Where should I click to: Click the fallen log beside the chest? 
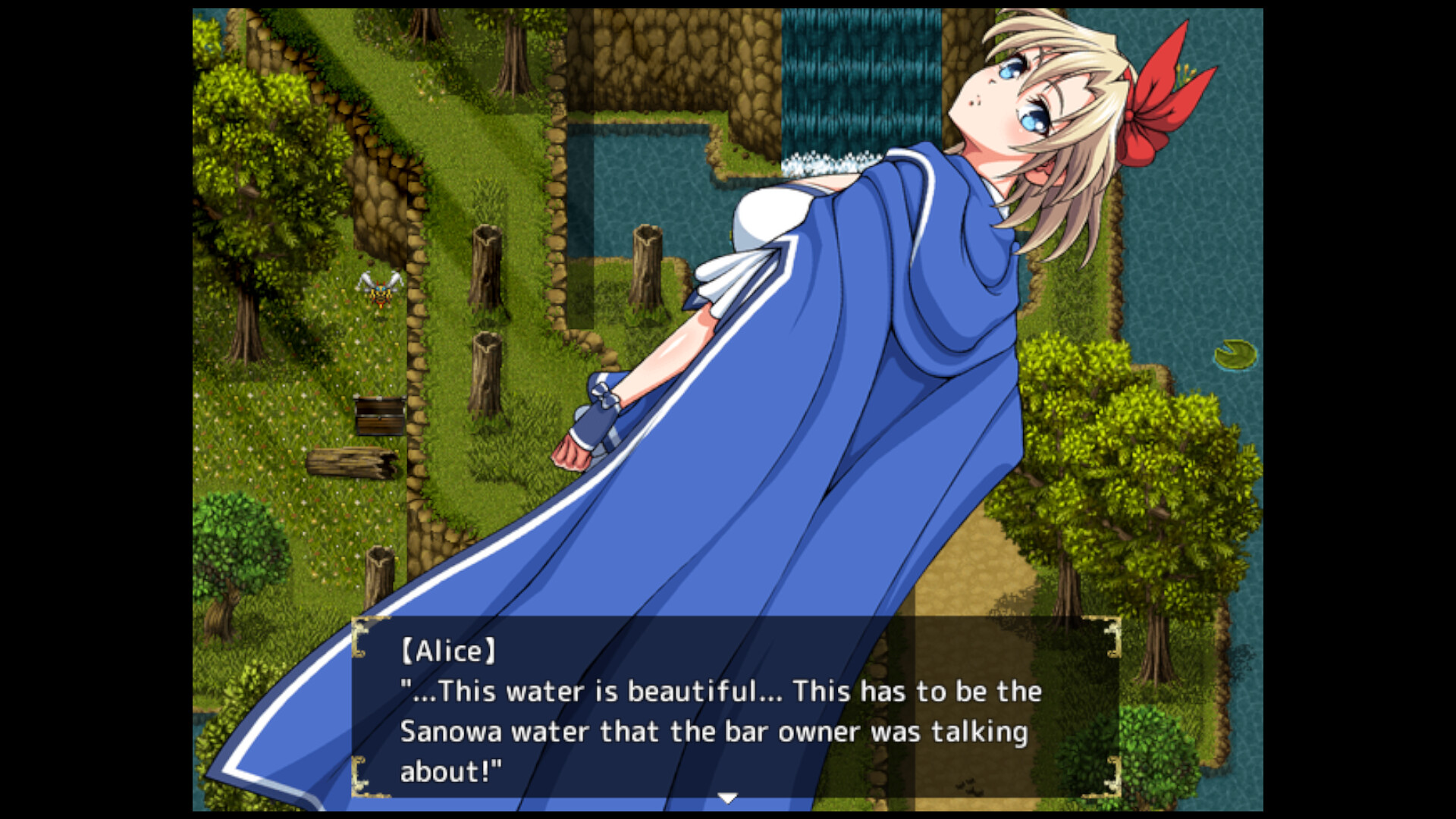tap(349, 464)
